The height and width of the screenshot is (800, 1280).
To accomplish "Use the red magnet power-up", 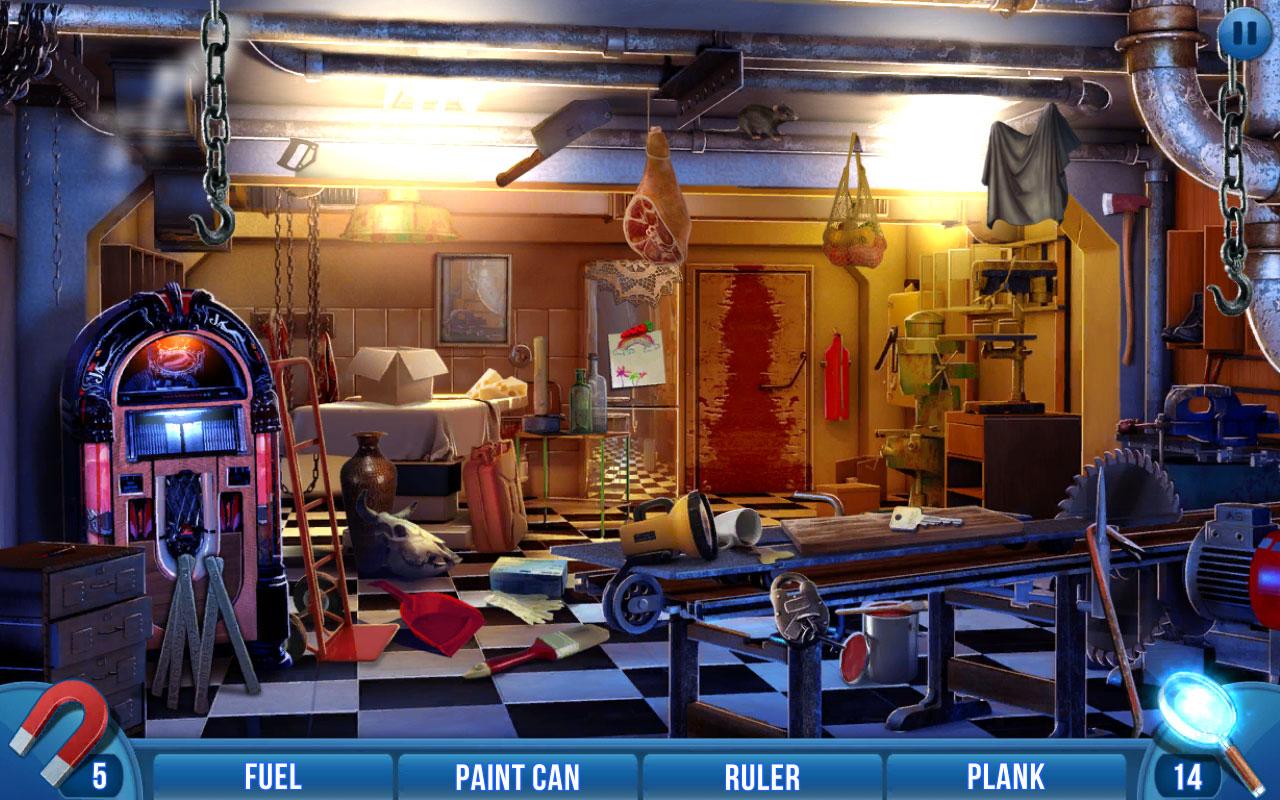I will click(x=58, y=726).
